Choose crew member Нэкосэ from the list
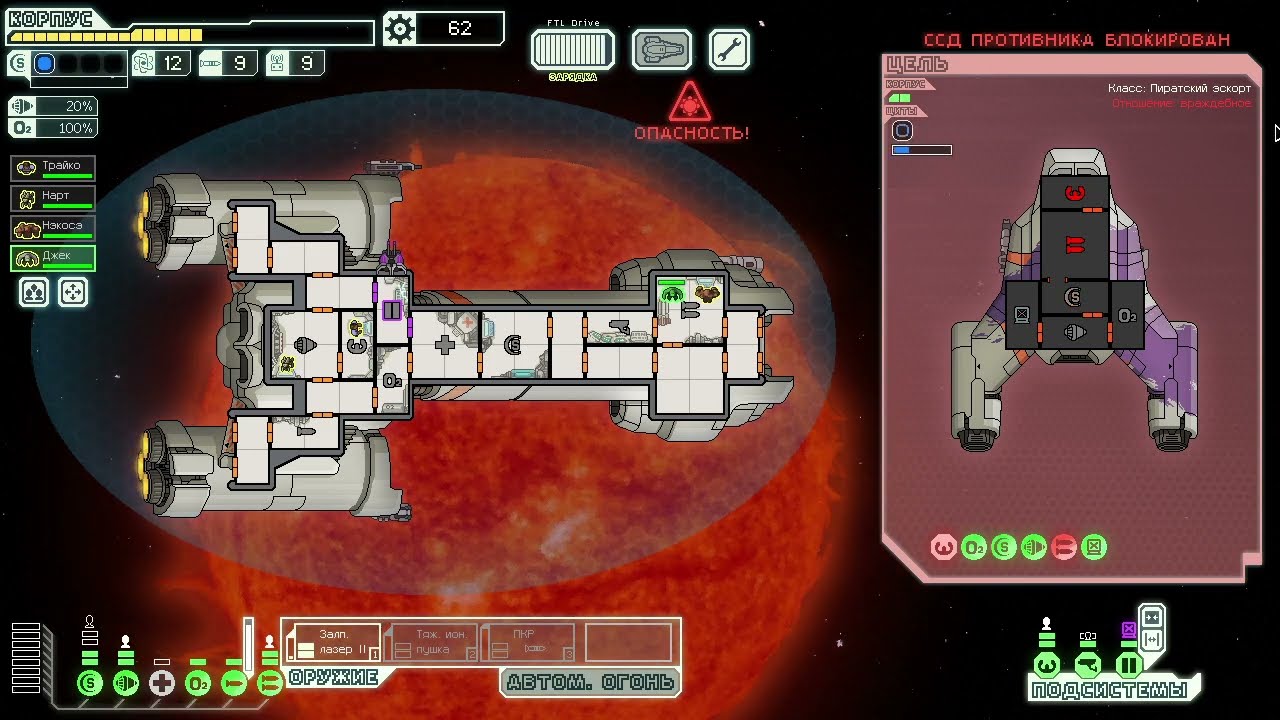The image size is (1280, 720). tap(54, 227)
